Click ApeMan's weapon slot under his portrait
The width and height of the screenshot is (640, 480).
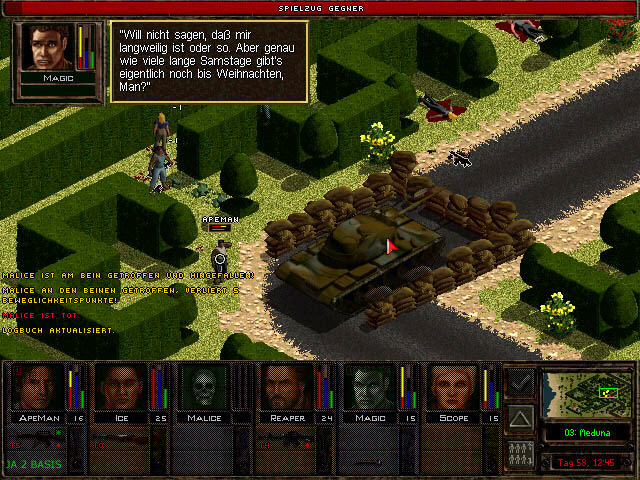tap(45, 440)
